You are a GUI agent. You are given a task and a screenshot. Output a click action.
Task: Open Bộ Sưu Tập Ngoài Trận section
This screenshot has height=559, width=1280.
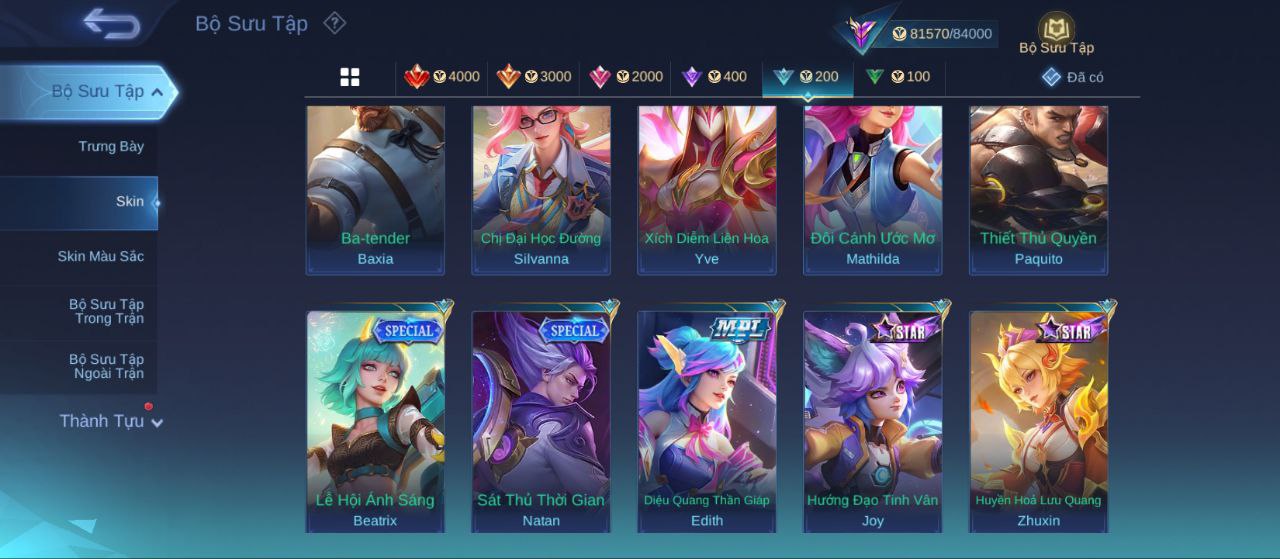tap(106, 367)
